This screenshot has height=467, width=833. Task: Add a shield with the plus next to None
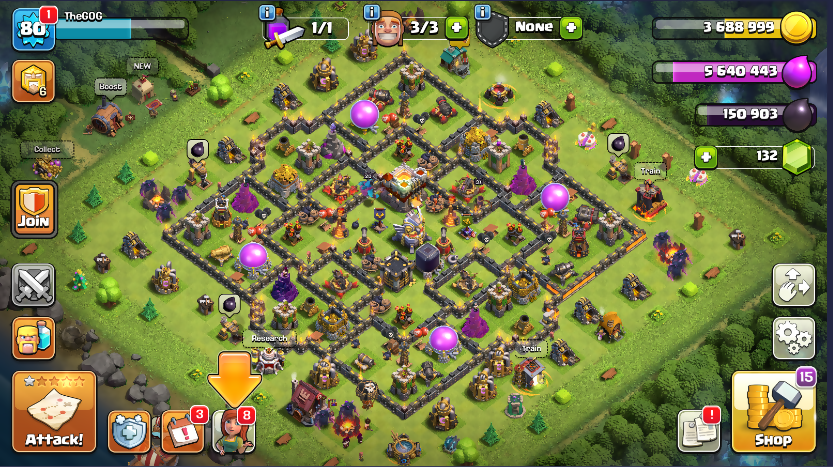point(570,27)
